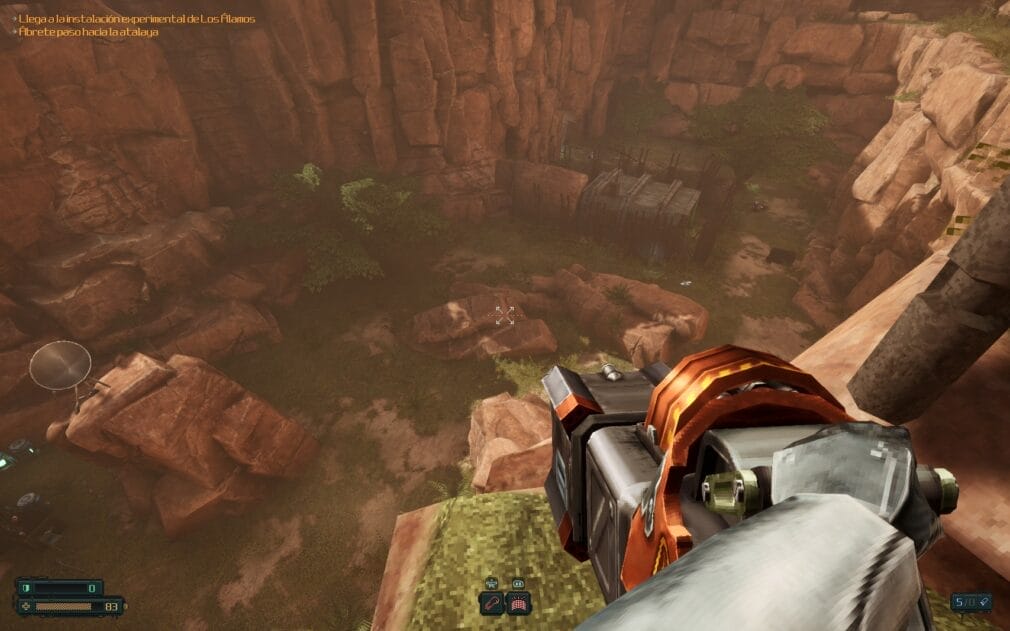Click the objective 'Llega a la instalación experimental de Los Álamos'

[136, 19]
